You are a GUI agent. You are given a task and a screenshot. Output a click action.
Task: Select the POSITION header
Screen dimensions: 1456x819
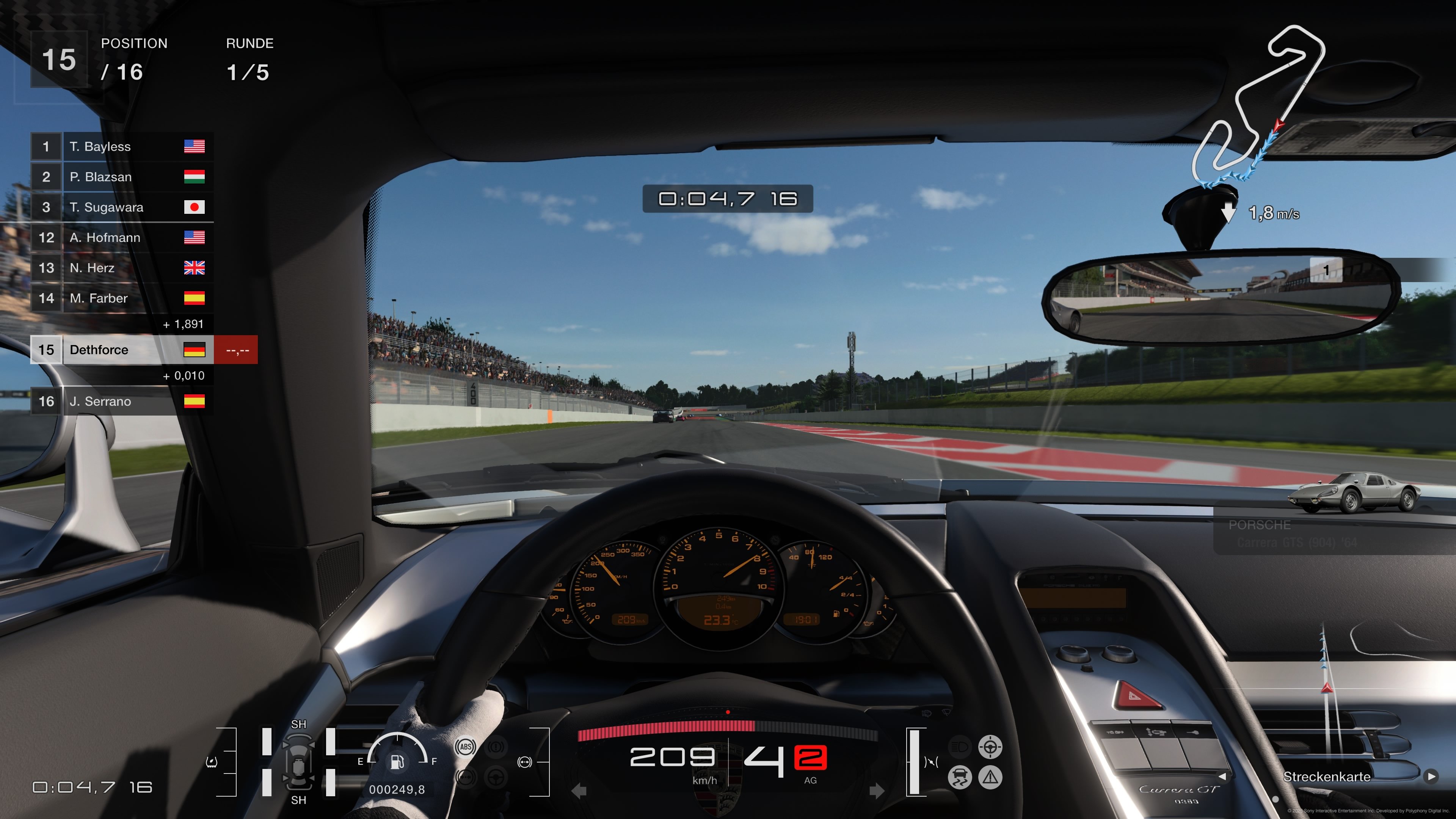point(134,44)
